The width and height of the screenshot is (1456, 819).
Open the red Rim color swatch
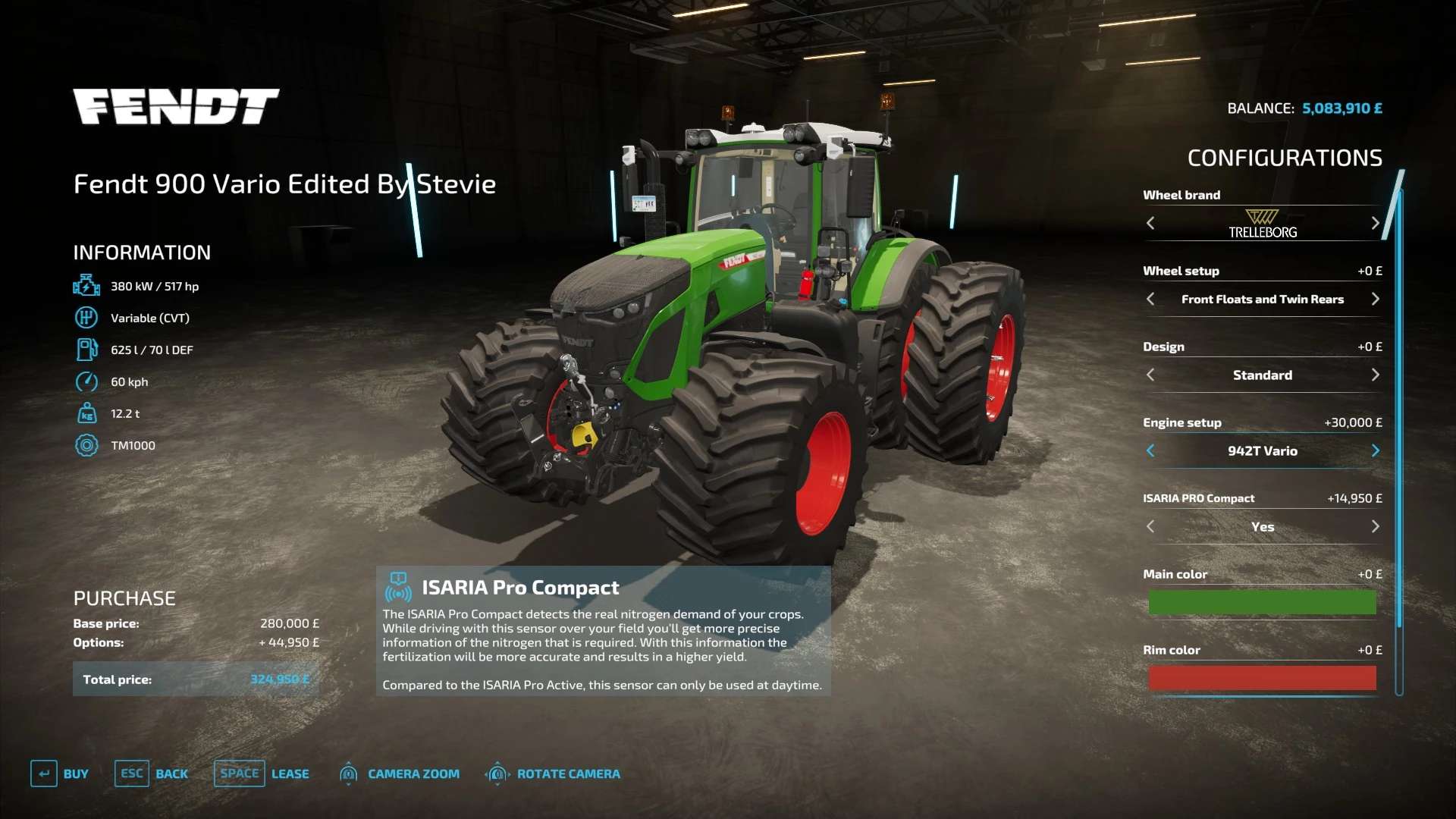(x=1262, y=678)
